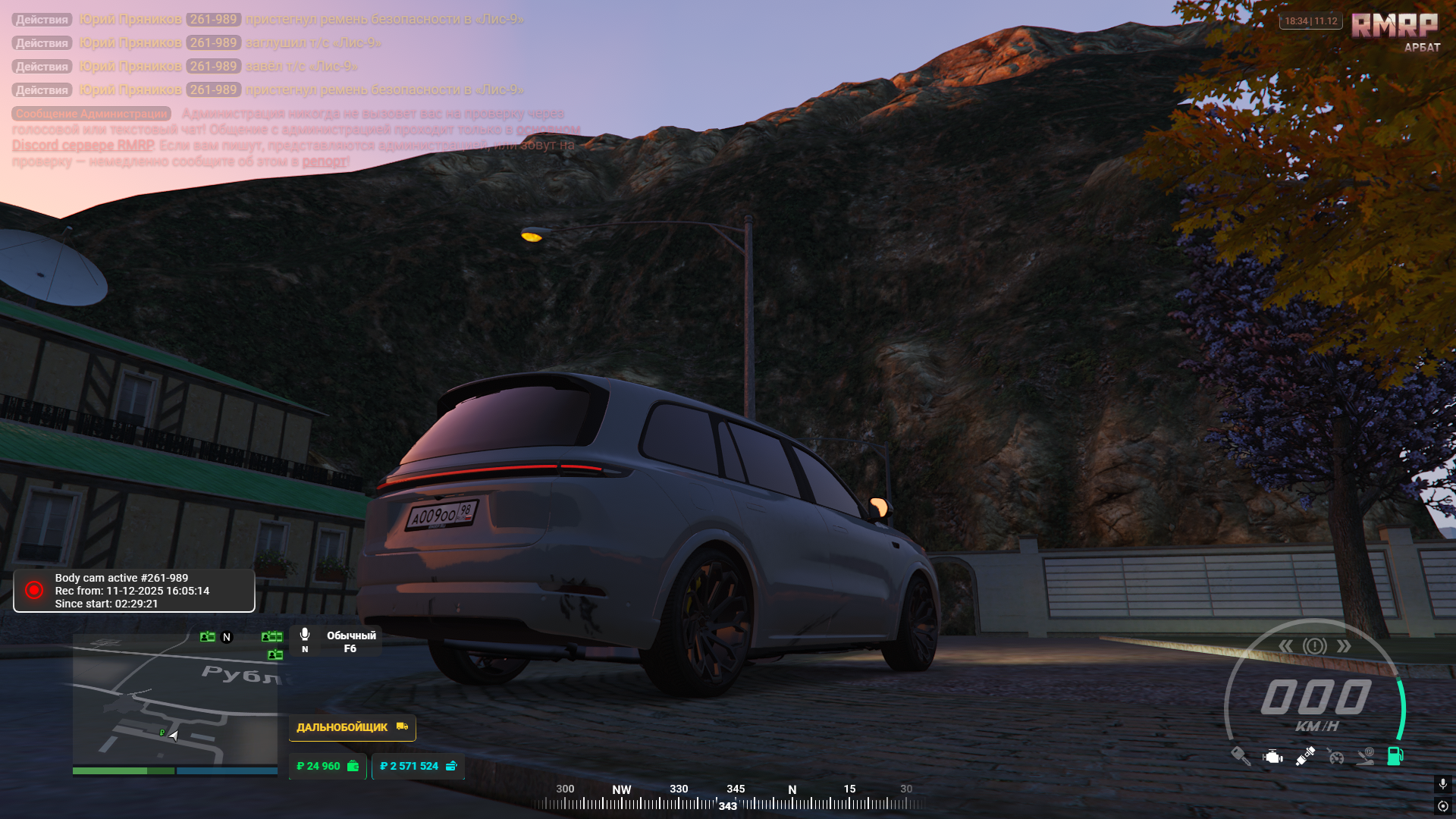Toggle the seat belt indicator icon
The image size is (1456, 819).
pos(1305,756)
